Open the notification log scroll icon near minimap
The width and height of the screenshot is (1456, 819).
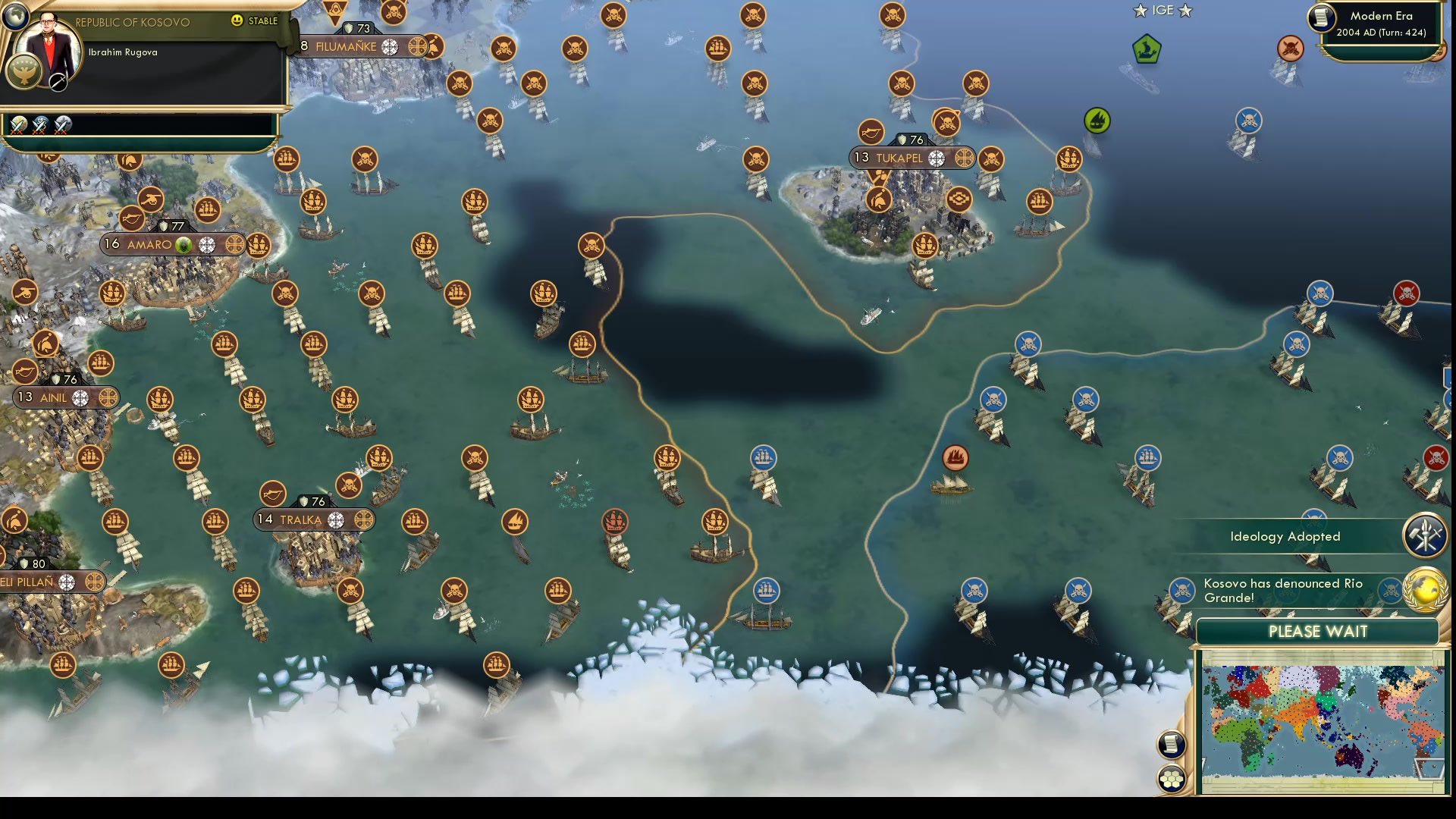click(x=1170, y=743)
